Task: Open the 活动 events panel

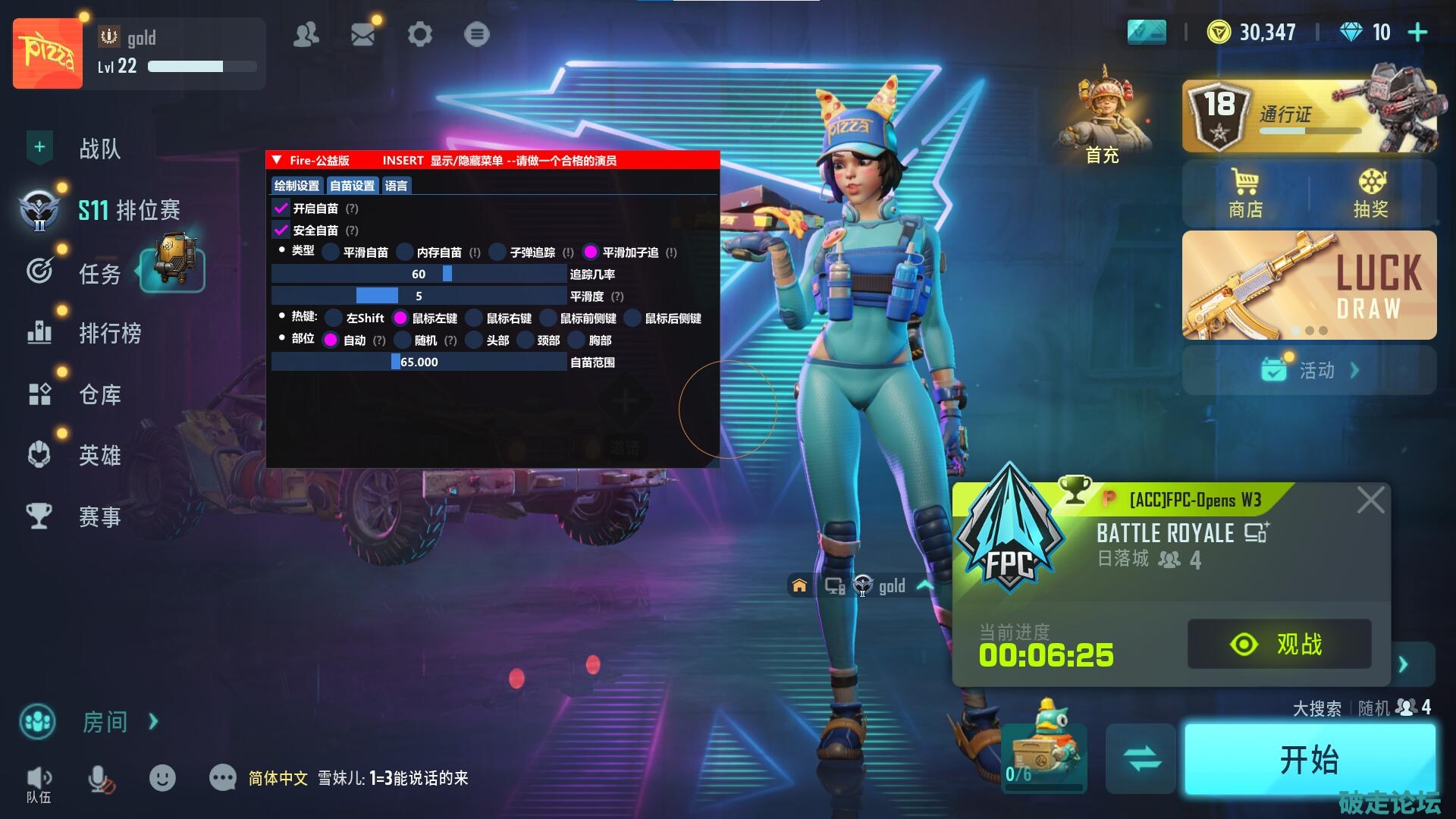Action: click(1309, 370)
